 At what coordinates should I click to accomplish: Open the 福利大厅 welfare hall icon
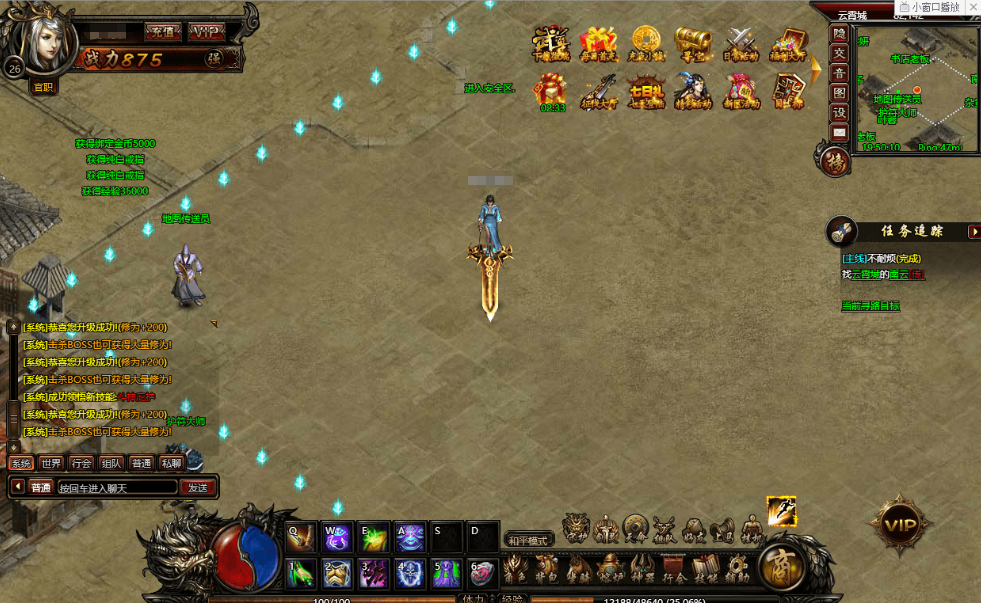pyautogui.click(x=788, y=43)
